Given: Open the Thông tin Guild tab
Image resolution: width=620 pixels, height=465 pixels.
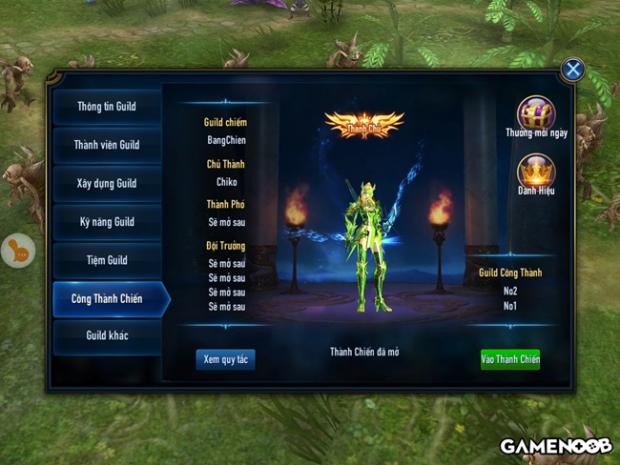Looking at the screenshot, I should click(106, 107).
